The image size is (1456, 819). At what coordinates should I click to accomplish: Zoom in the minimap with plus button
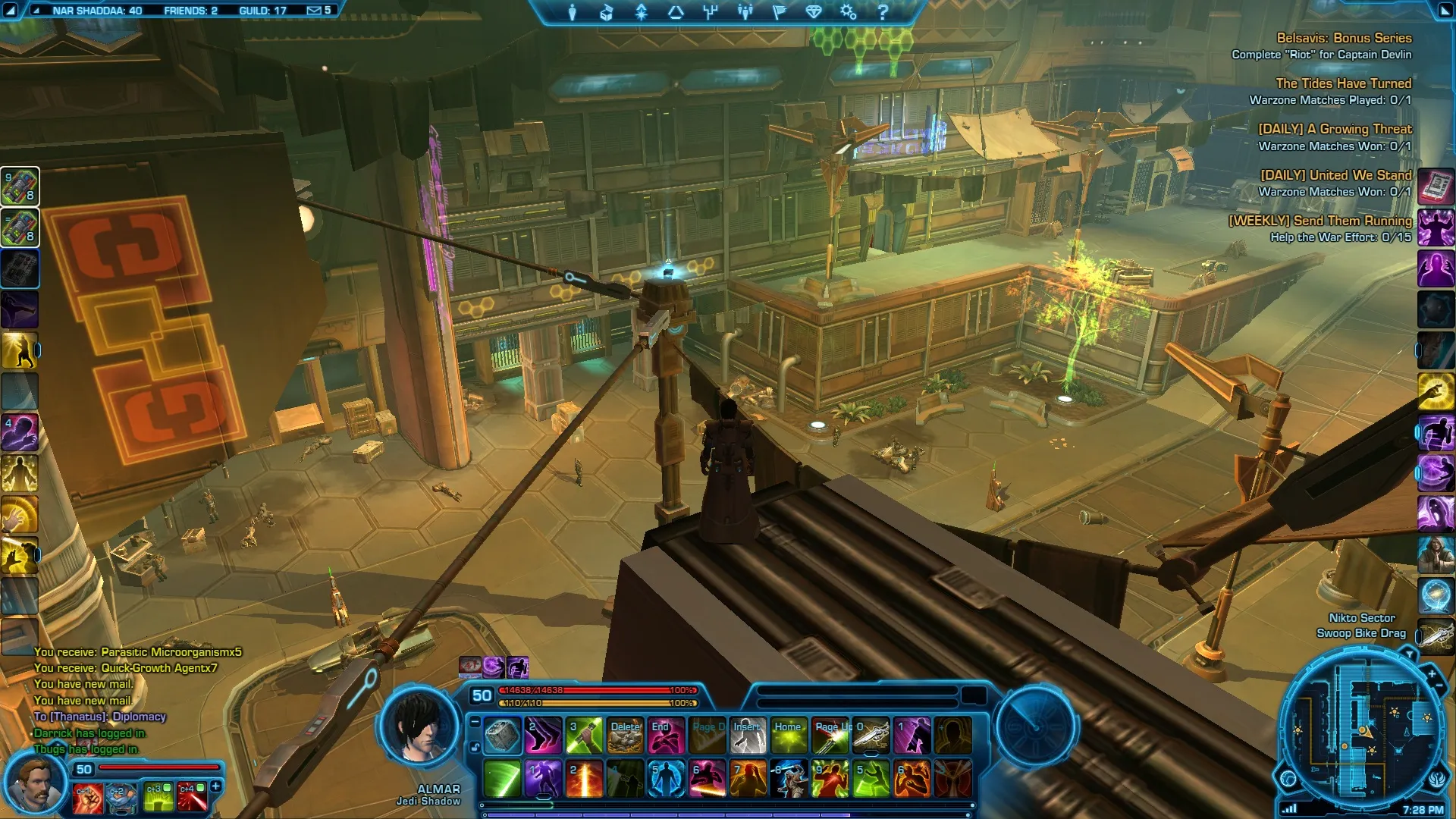(1432, 673)
